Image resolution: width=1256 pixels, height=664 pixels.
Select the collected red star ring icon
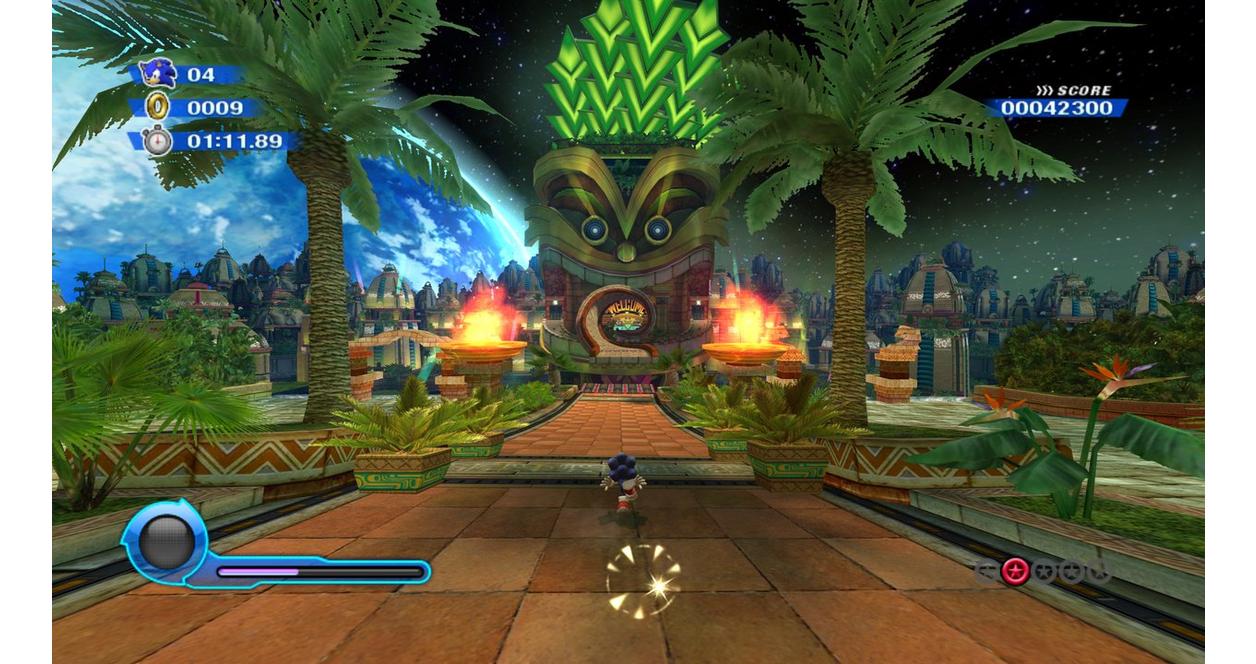(1016, 571)
